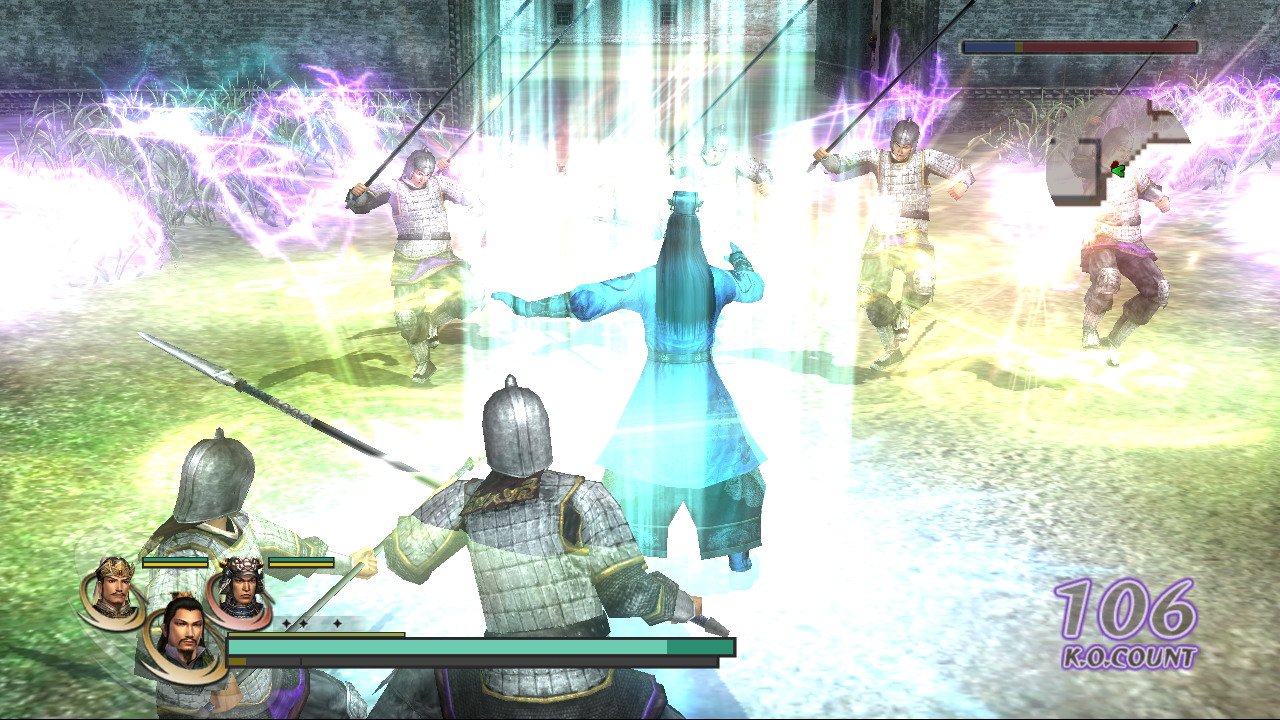Click the sparkle stars above the musou gauge
The height and width of the screenshot is (720, 1280).
click(310, 623)
